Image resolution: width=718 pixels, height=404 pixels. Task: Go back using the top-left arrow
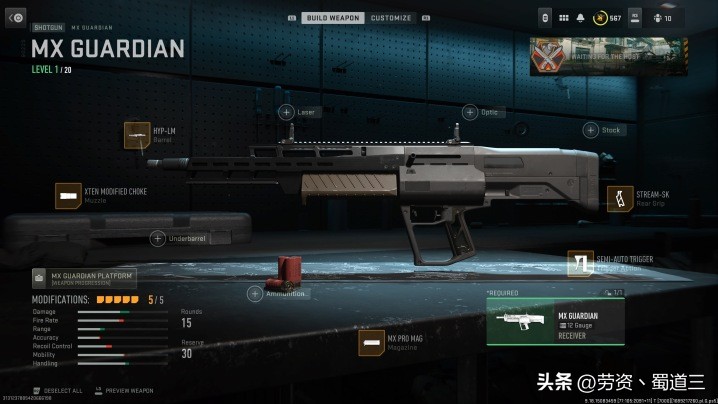click(x=17, y=18)
